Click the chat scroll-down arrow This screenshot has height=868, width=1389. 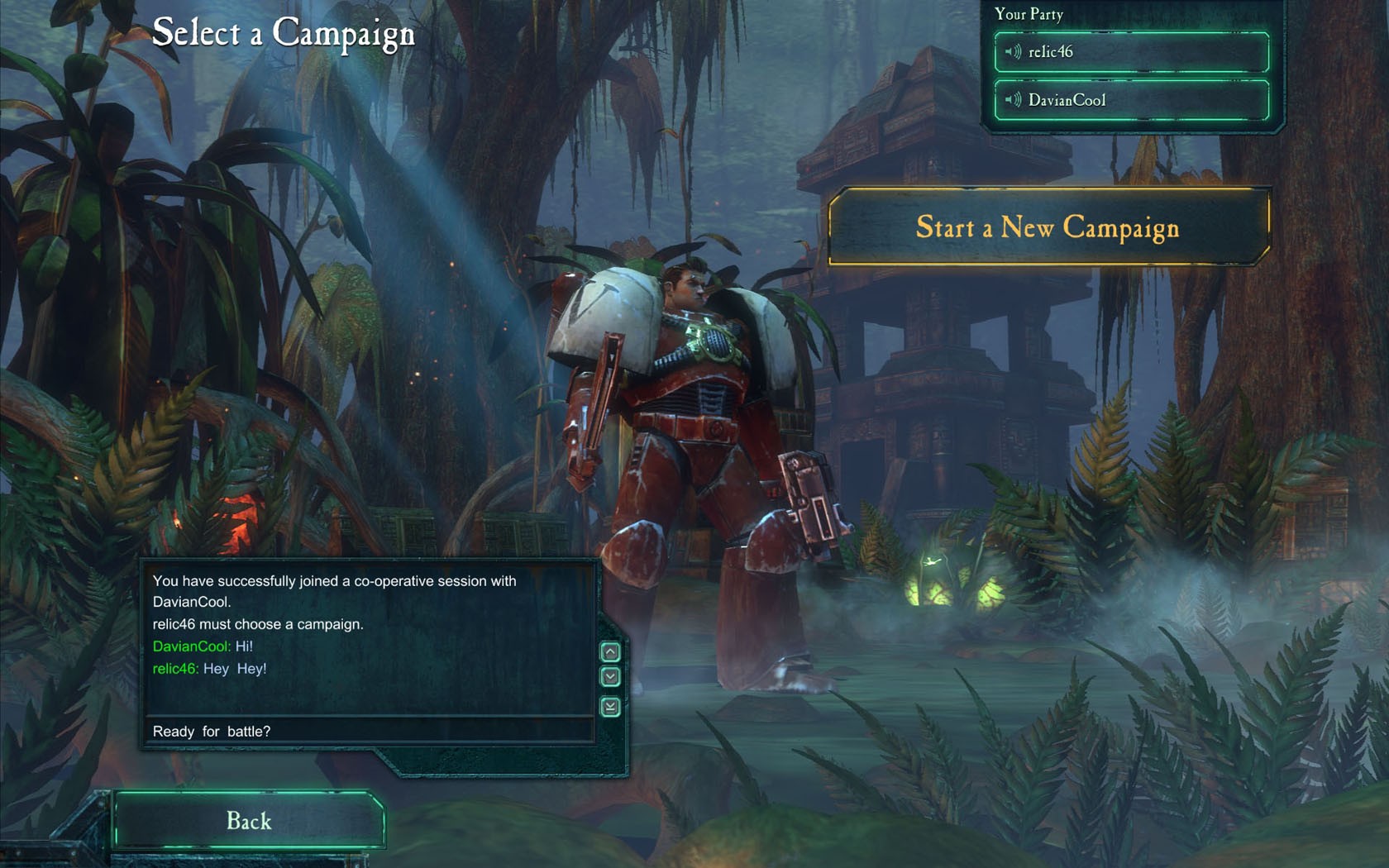(610, 677)
